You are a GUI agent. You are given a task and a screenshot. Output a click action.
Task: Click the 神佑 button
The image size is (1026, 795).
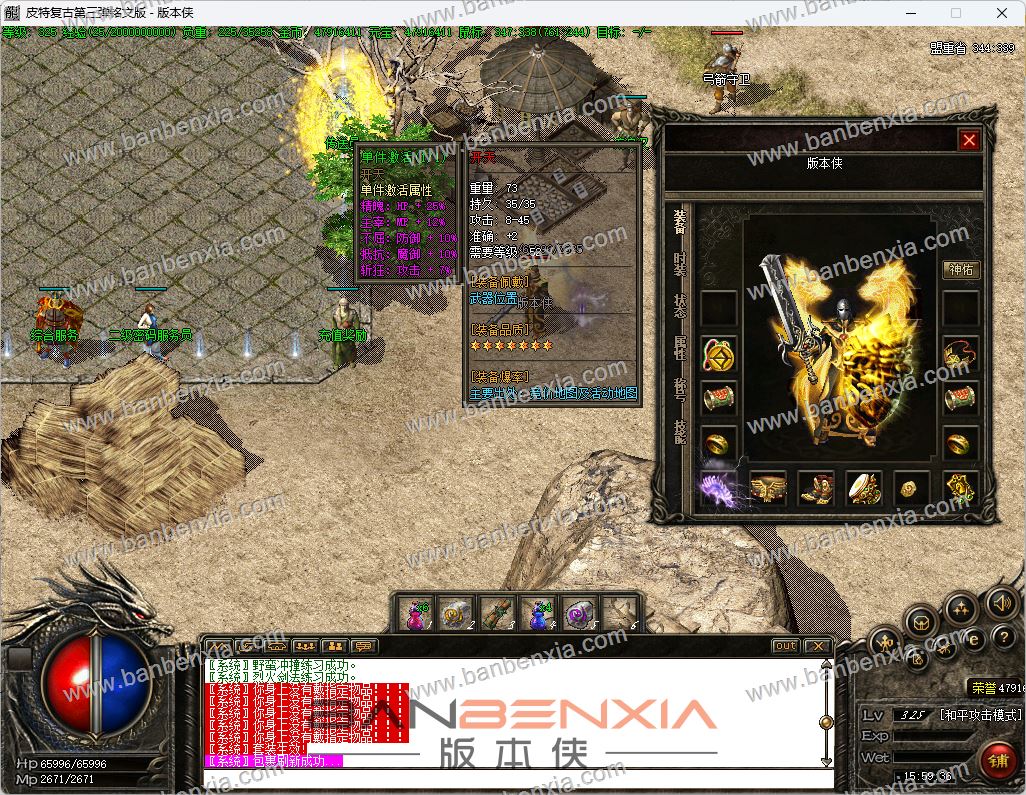click(x=961, y=270)
